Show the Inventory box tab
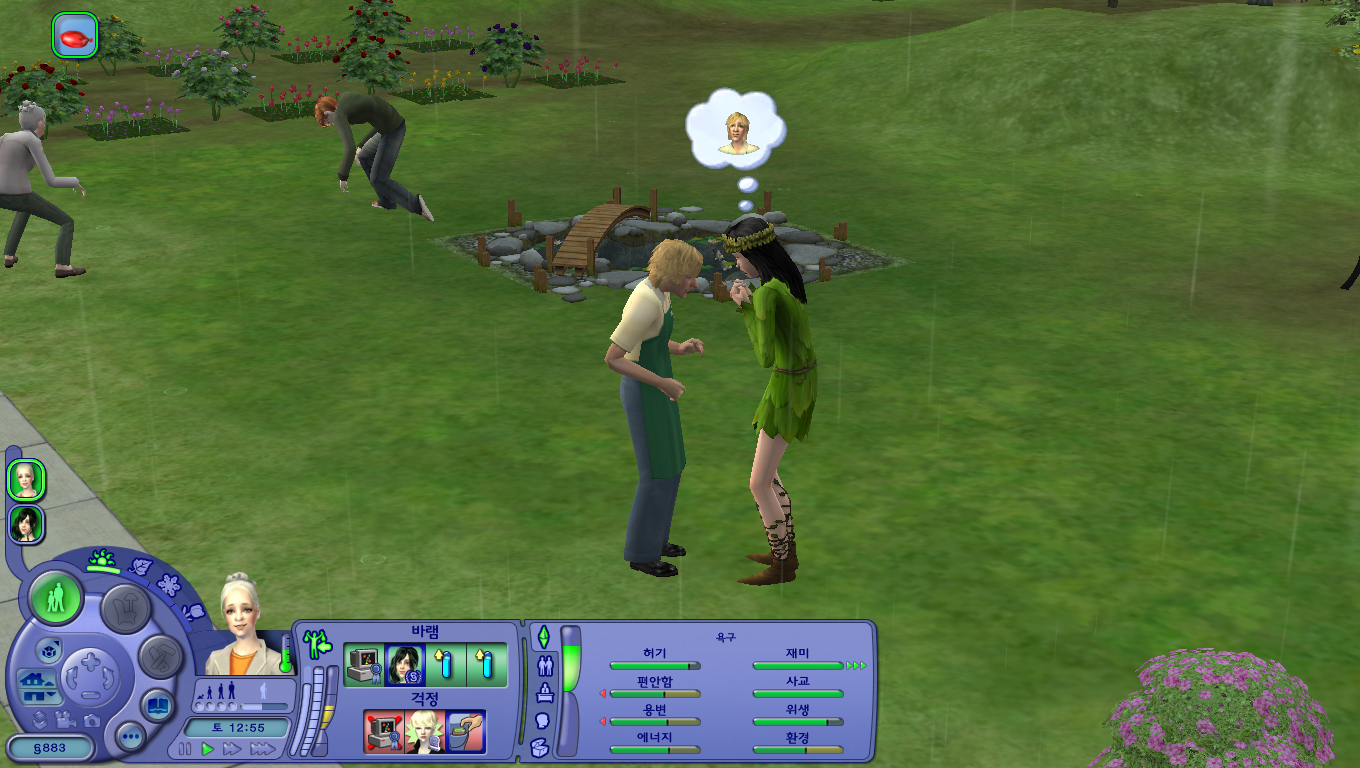The height and width of the screenshot is (768, 1360). coord(540,746)
